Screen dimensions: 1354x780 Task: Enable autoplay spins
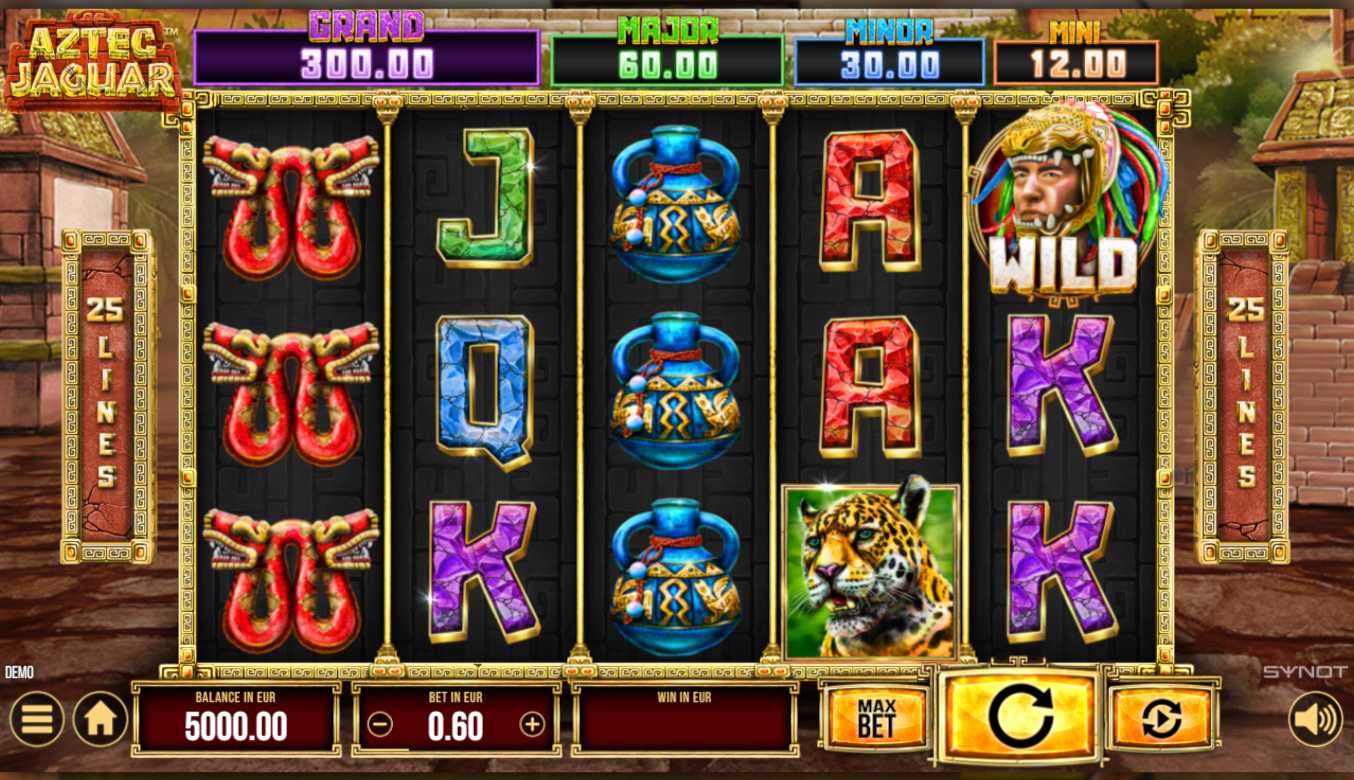click(1162, 718)
